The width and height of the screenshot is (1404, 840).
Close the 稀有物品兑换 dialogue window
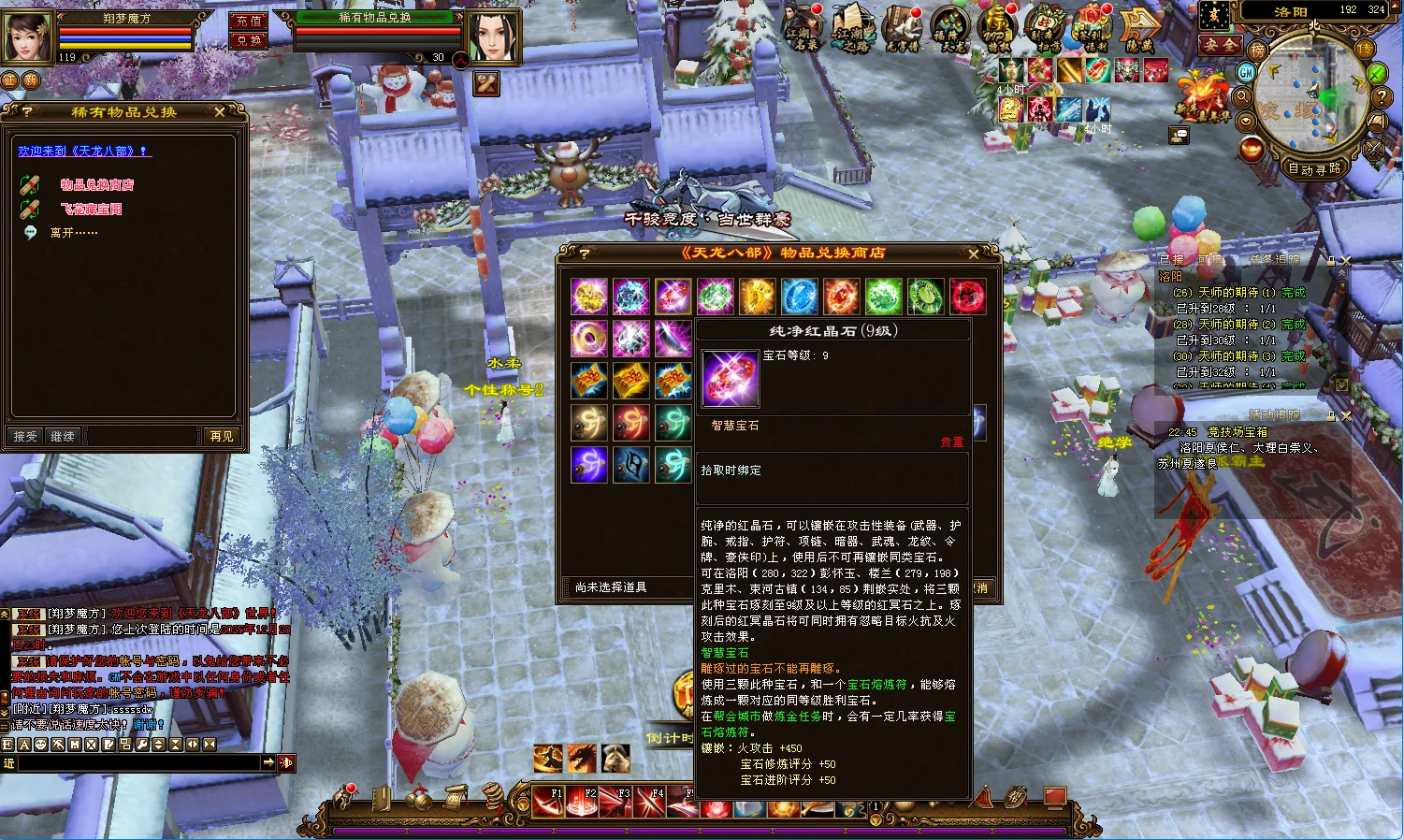[220, 112]
